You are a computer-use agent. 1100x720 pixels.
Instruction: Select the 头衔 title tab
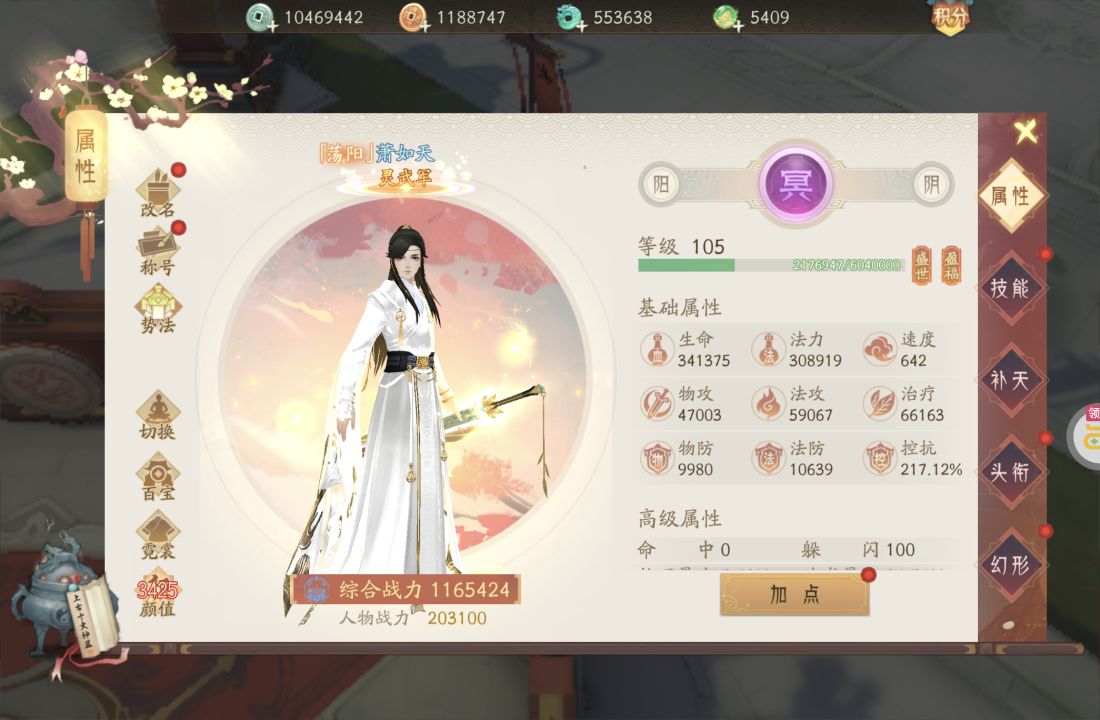click(x=1010, y=472)
